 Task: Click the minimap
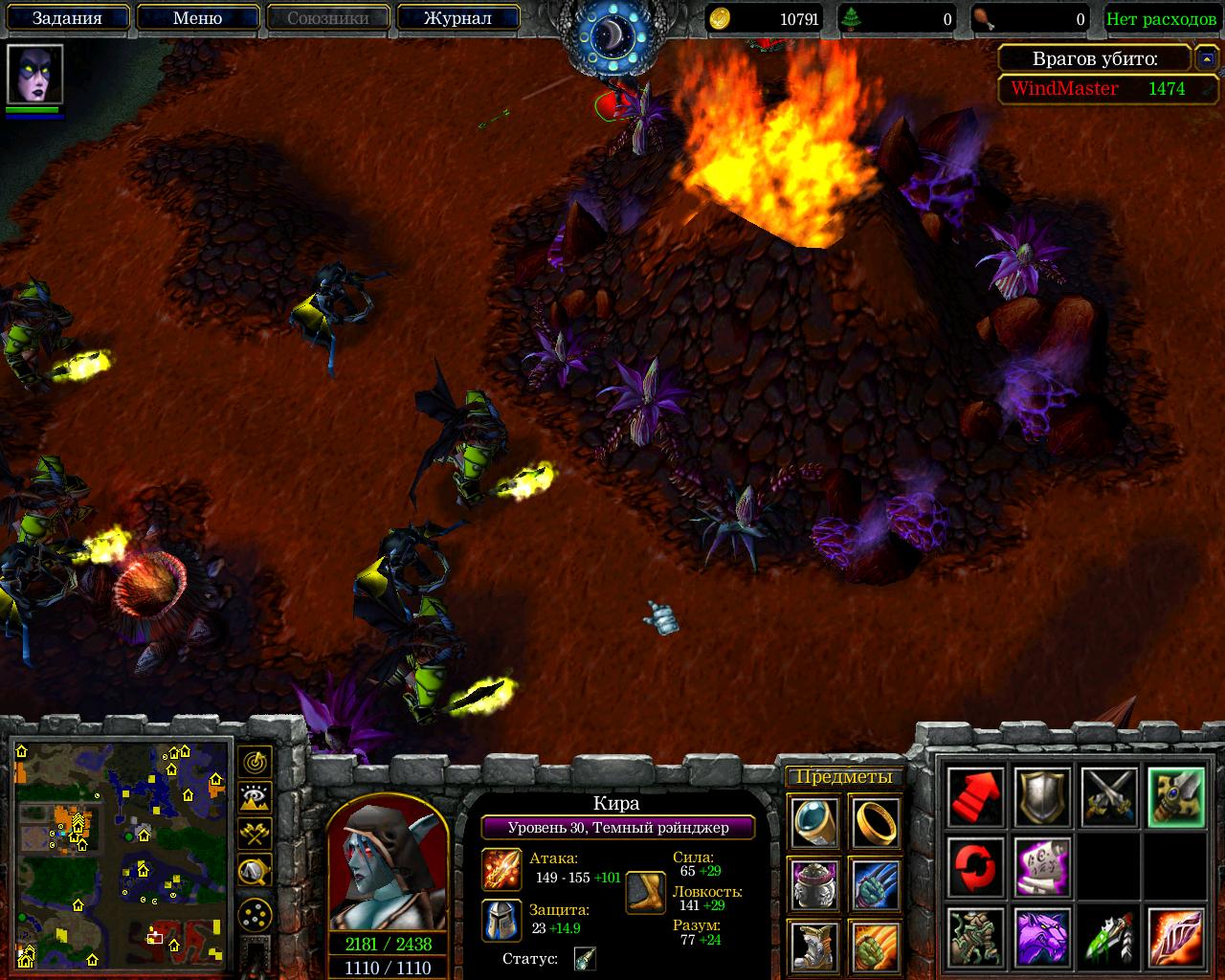point(121,854)
